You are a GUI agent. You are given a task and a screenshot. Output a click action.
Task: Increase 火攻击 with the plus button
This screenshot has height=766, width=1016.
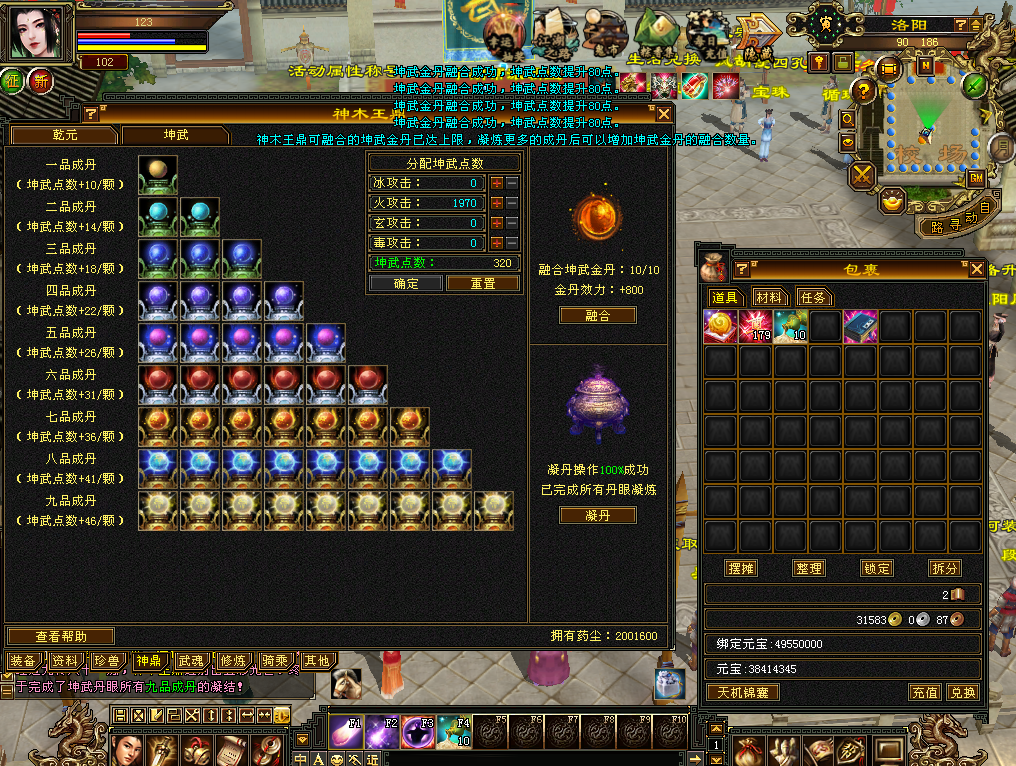(x=496, y=203)
